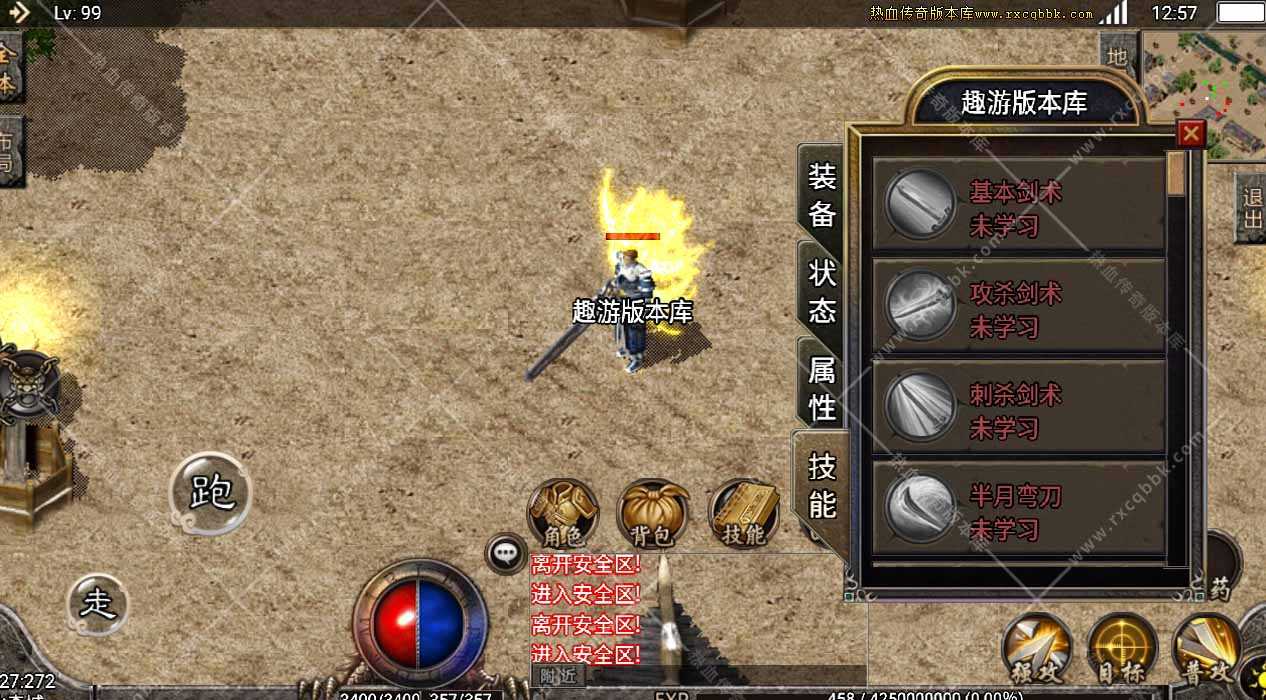Viewport: 1266px width, 700px height.
Task: Show the 属性 attributes tab
Action: [x=822, y=388]
